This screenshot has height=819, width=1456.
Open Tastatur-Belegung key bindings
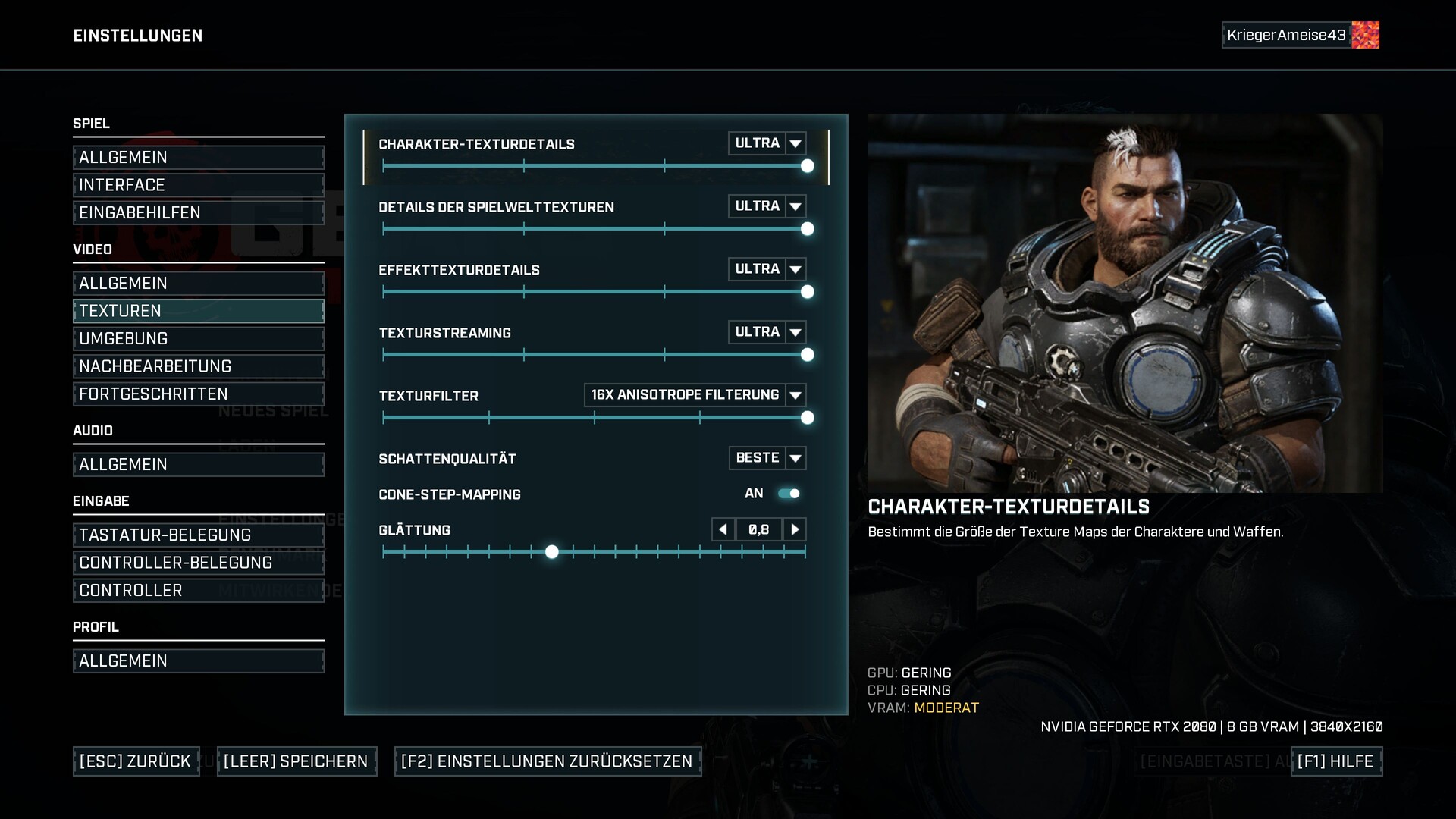click(199, 535)
